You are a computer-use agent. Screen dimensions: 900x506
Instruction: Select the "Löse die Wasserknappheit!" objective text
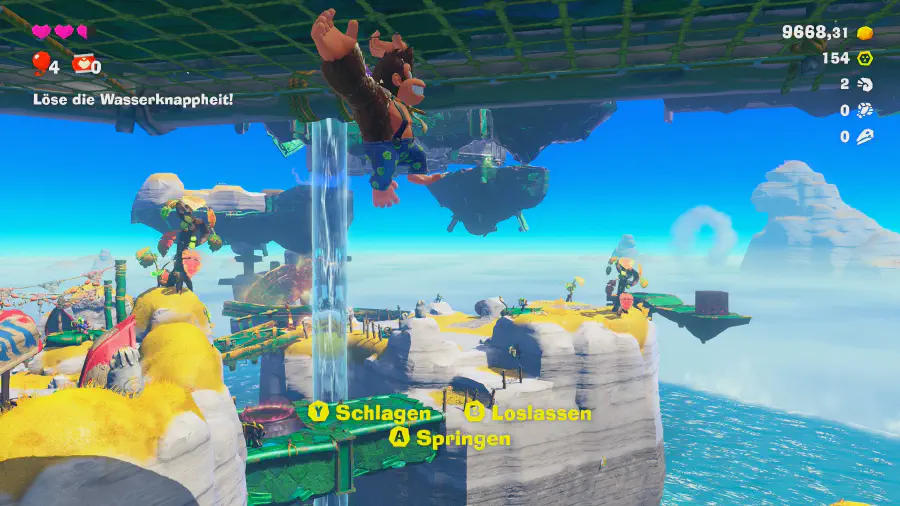tap(133, 99)
